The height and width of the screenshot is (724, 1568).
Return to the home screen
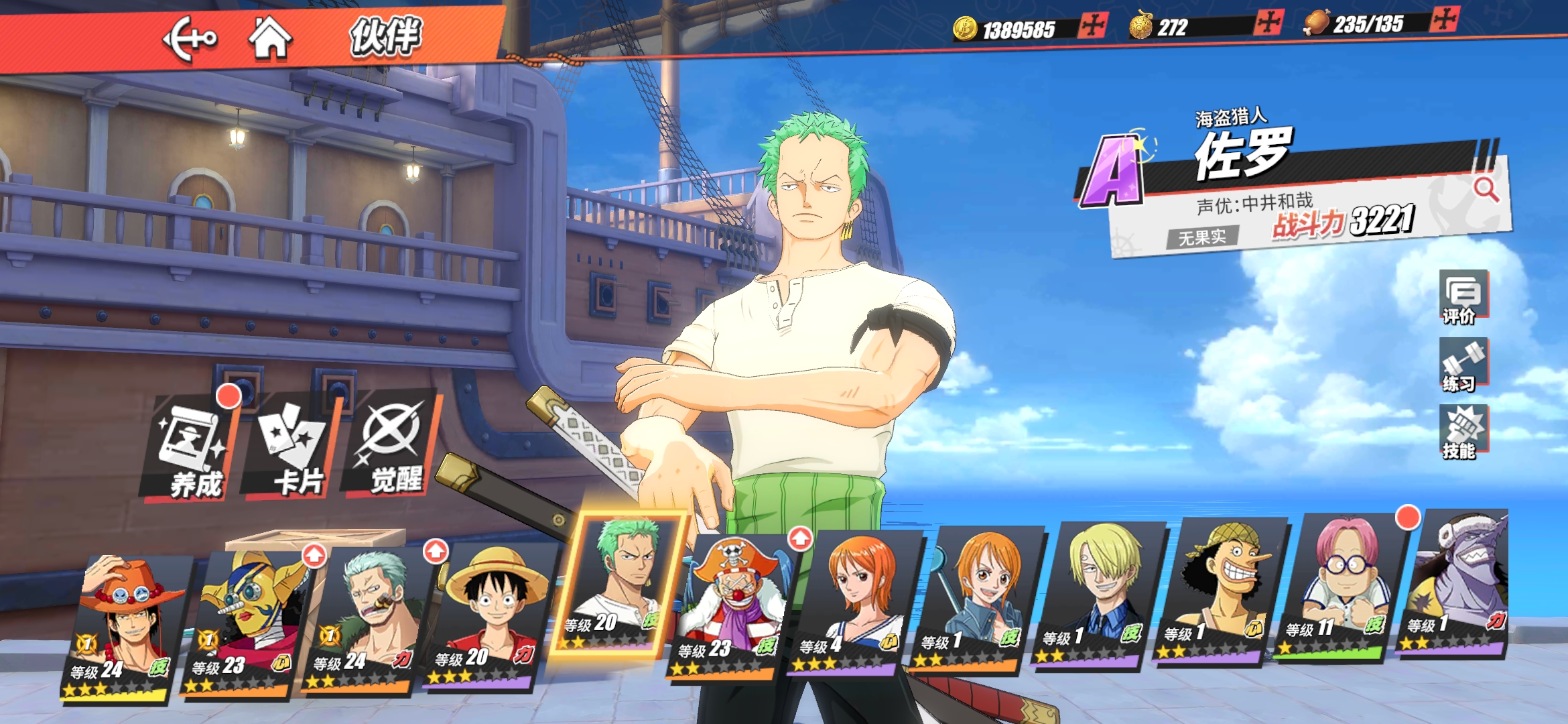point(270,38)
